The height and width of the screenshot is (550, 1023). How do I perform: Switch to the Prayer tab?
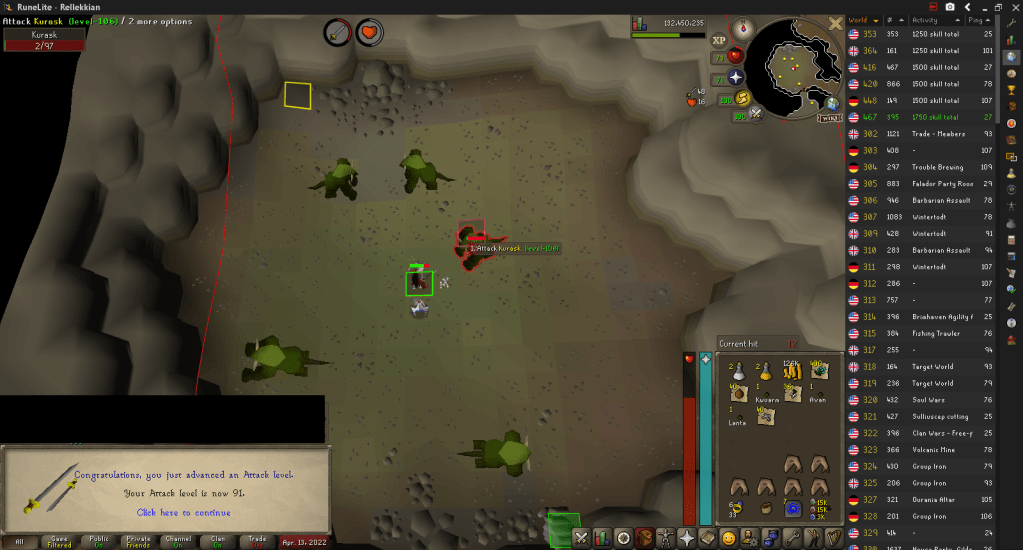[x=687, y=538]
